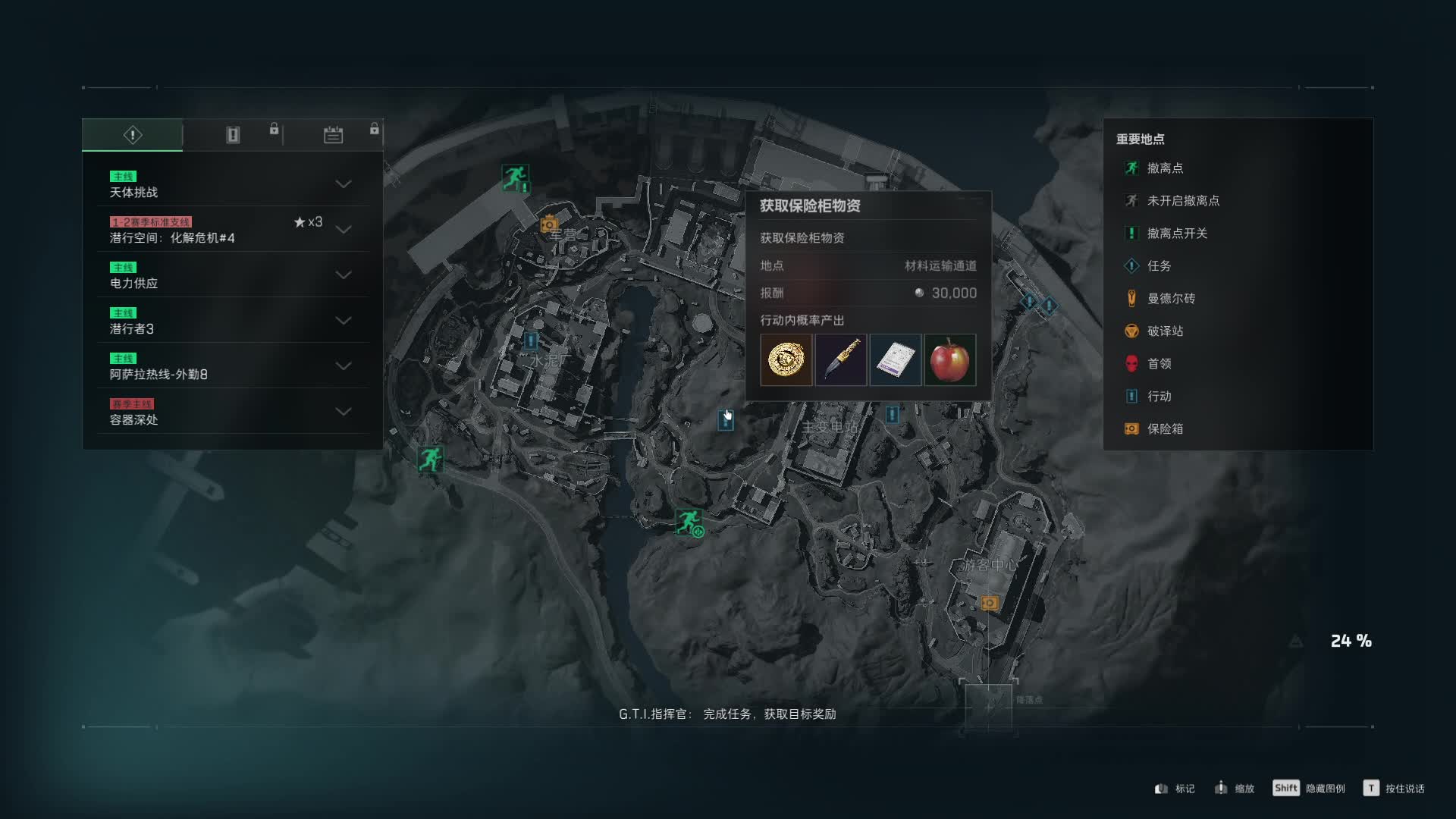Screen dimensions: 1456x819
Task: Click the extraction point marker near the barracks
Action: tap(515, 178)
